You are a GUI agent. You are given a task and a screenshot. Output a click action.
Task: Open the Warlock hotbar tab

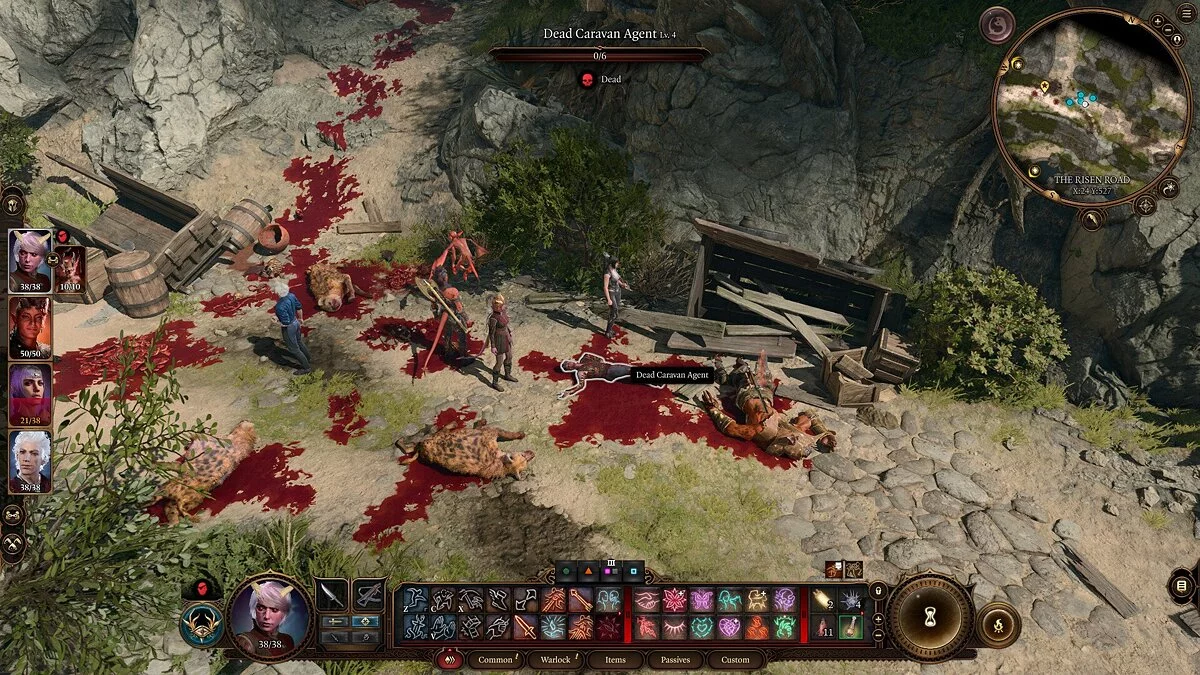pyautogui.click(x=555, y=660)
